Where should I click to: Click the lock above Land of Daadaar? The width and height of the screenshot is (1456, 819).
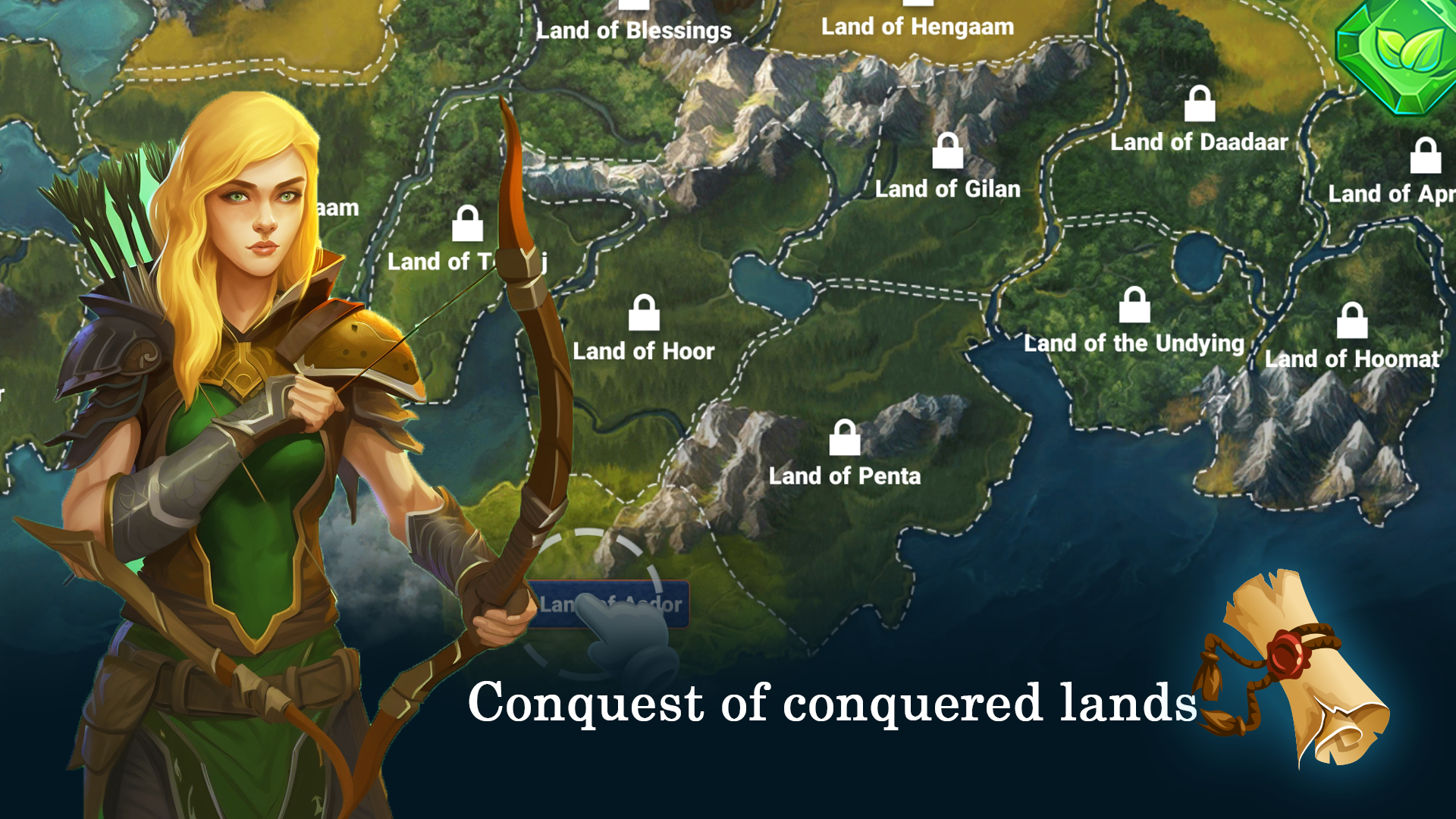(1198, 105)
